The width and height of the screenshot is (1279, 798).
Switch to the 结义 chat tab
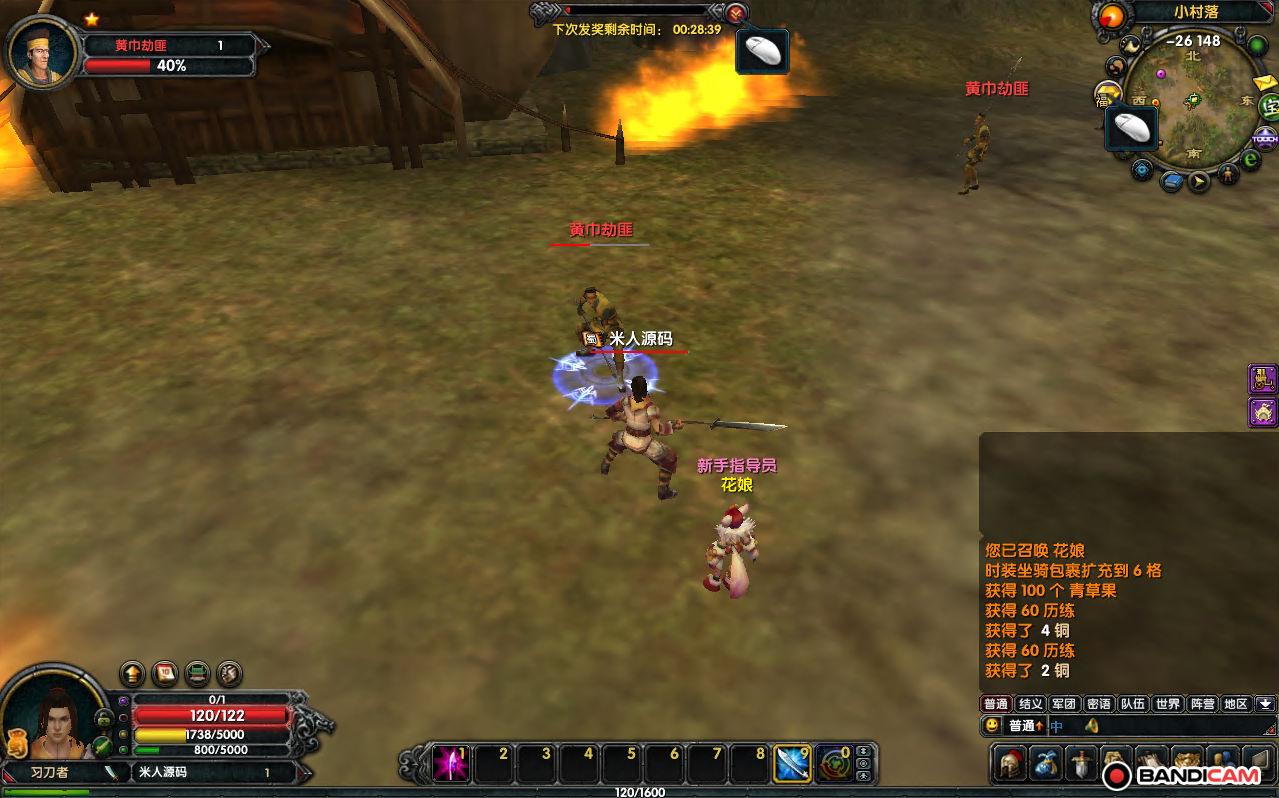[x=1030, y=704]
